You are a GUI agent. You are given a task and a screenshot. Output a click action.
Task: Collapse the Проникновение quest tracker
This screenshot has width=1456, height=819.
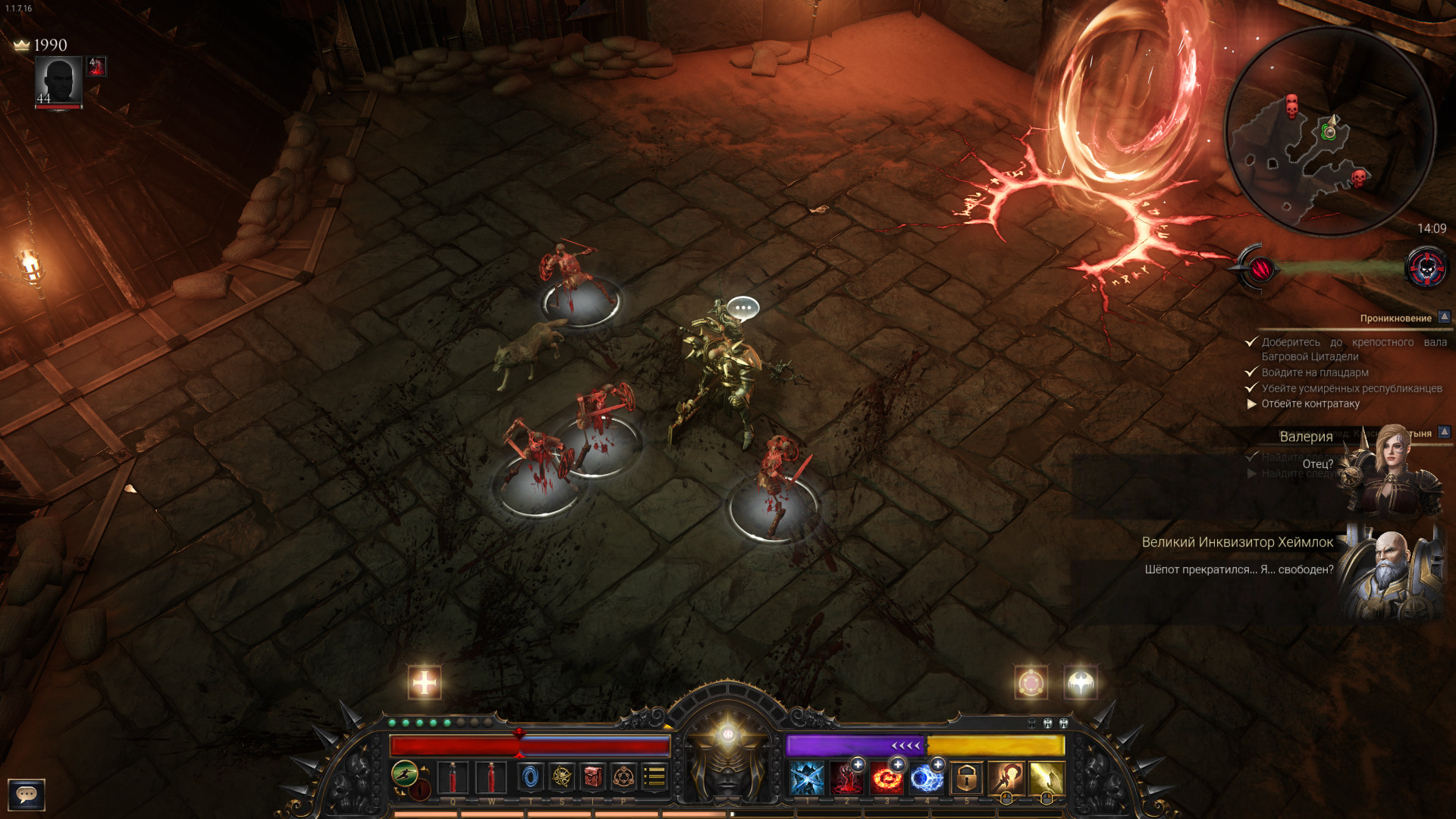pos(1445,317)
